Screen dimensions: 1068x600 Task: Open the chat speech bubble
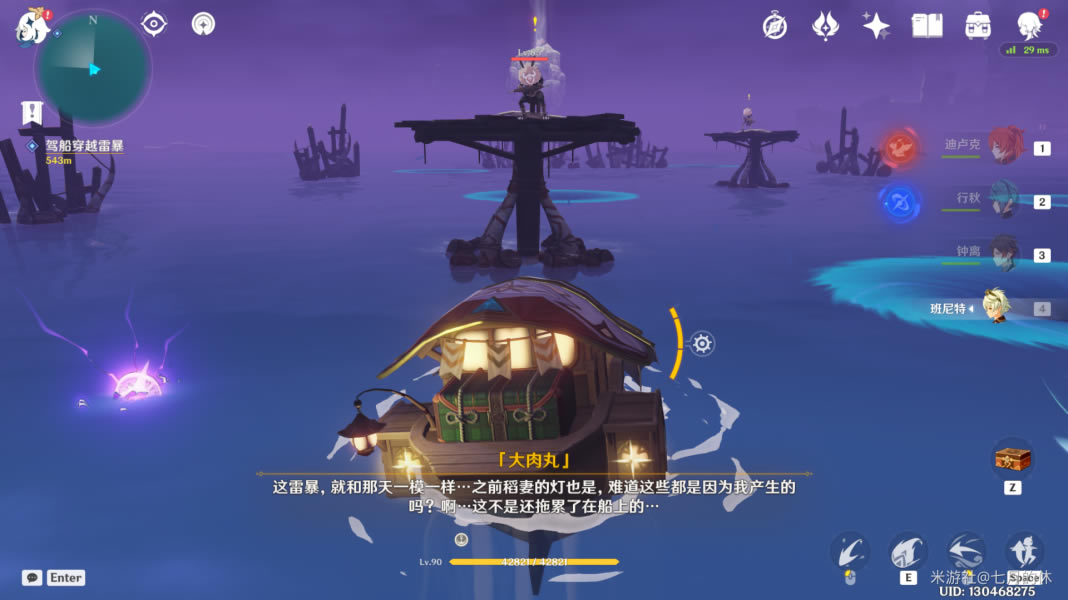tap(32, 577)
